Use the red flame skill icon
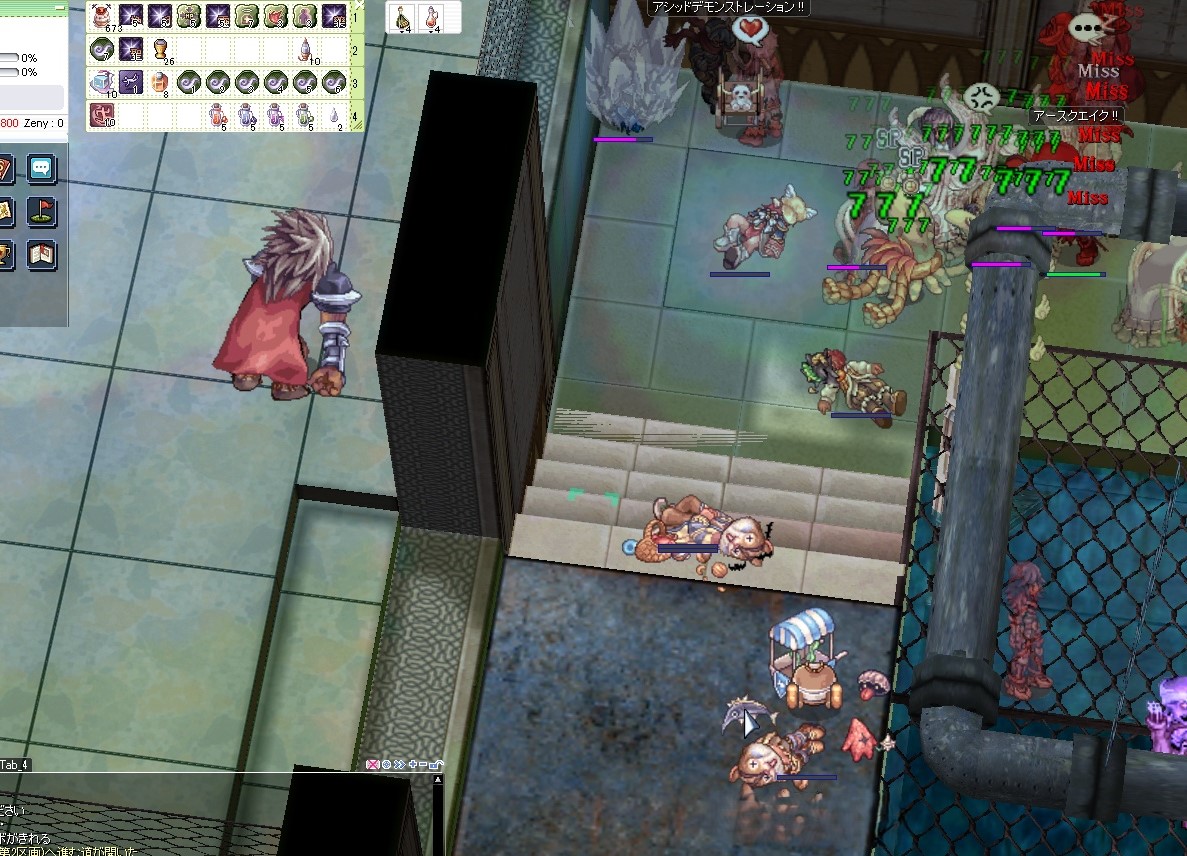 275,16
